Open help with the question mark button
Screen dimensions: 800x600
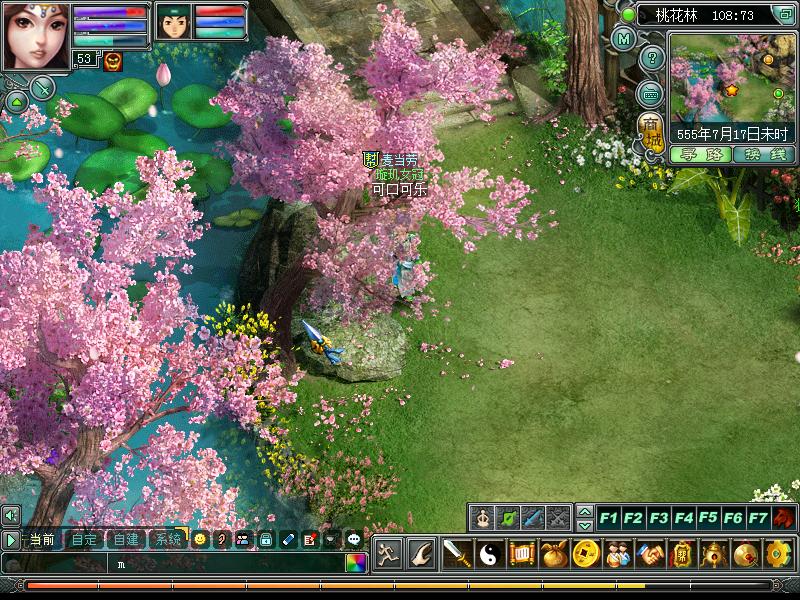pyautogui.click(x=651, y=58)
